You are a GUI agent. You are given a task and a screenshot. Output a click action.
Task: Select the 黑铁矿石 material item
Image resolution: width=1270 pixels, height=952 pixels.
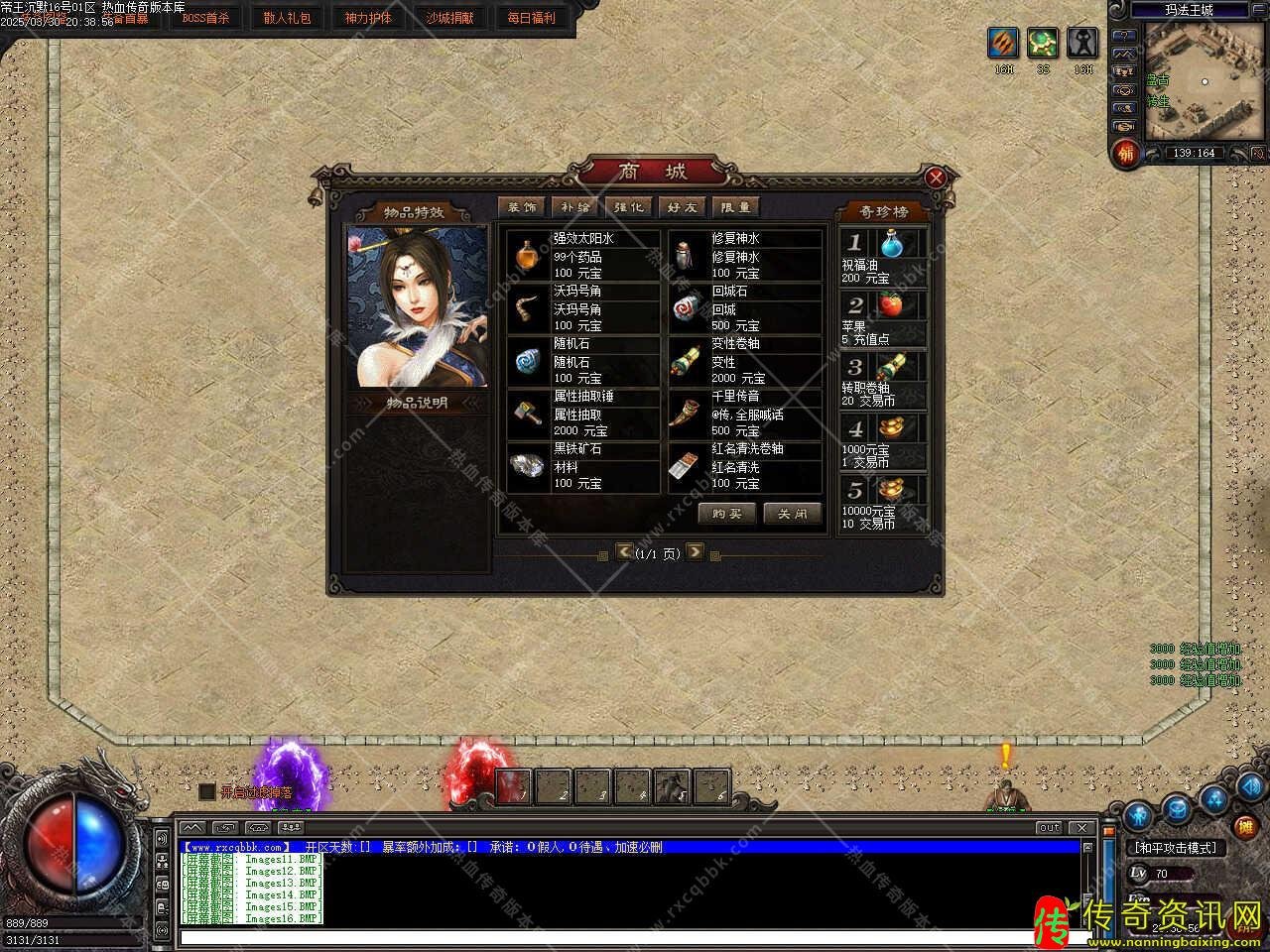582,466
